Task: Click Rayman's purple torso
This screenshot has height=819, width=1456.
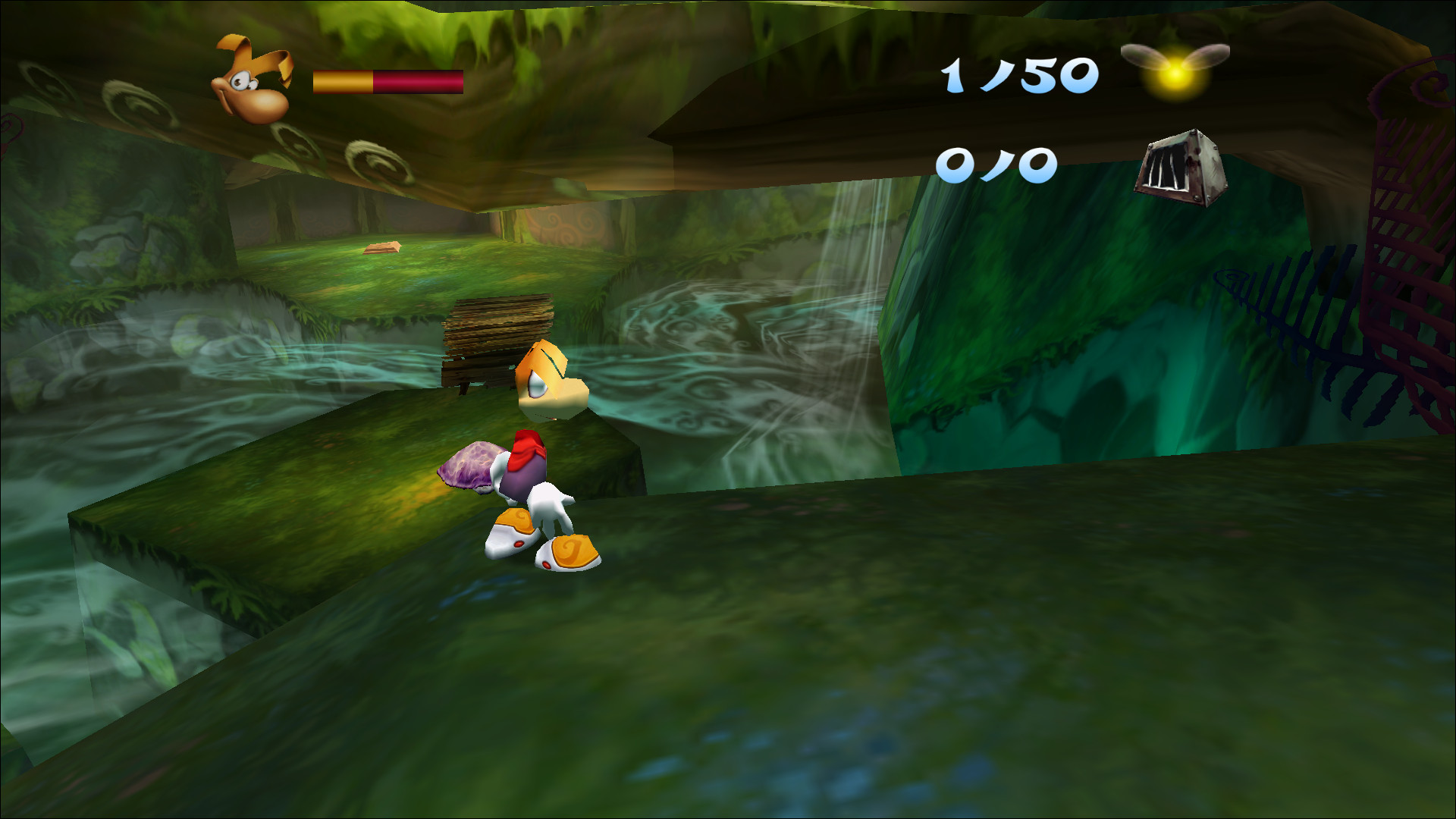Action: pos(523,478)
